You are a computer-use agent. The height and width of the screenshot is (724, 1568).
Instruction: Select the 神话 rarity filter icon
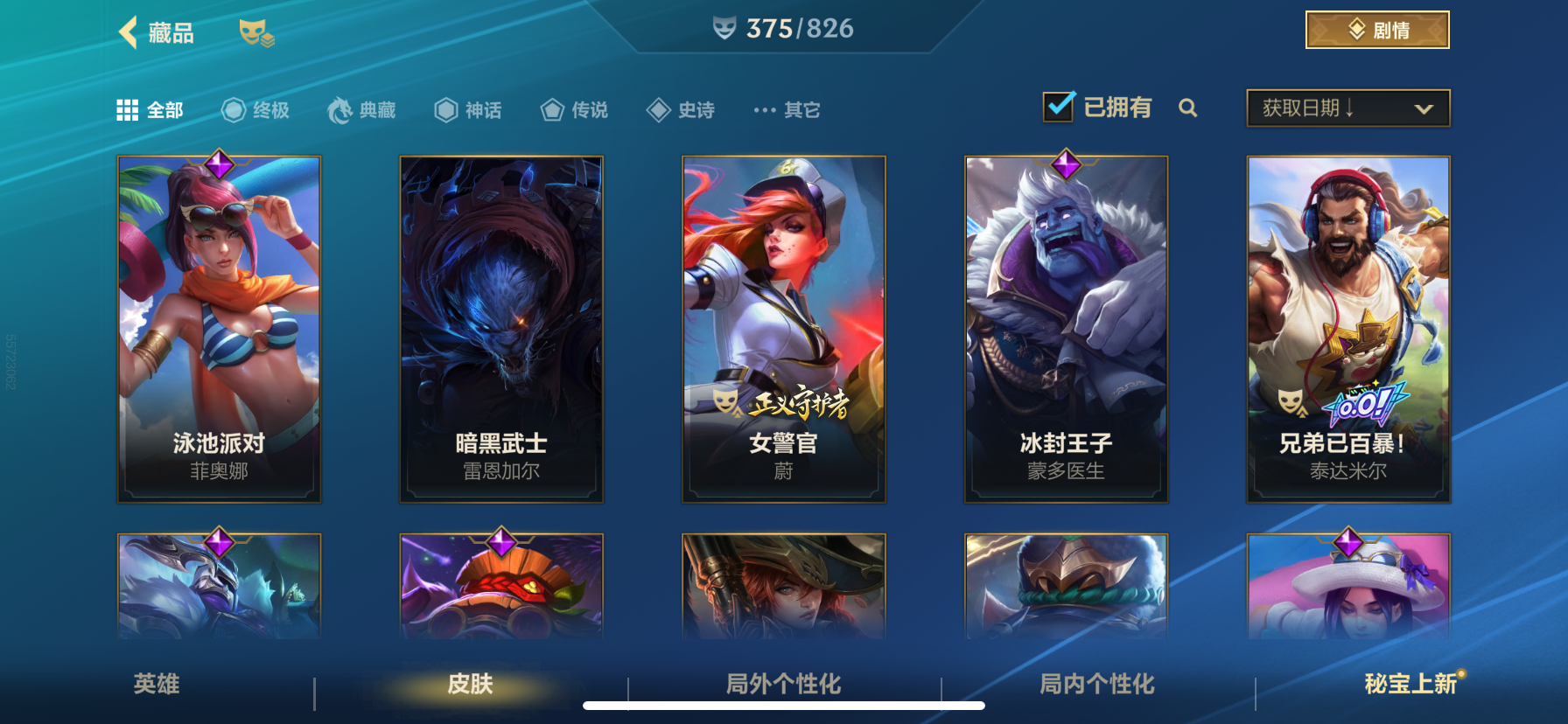[x=444, y=109]
